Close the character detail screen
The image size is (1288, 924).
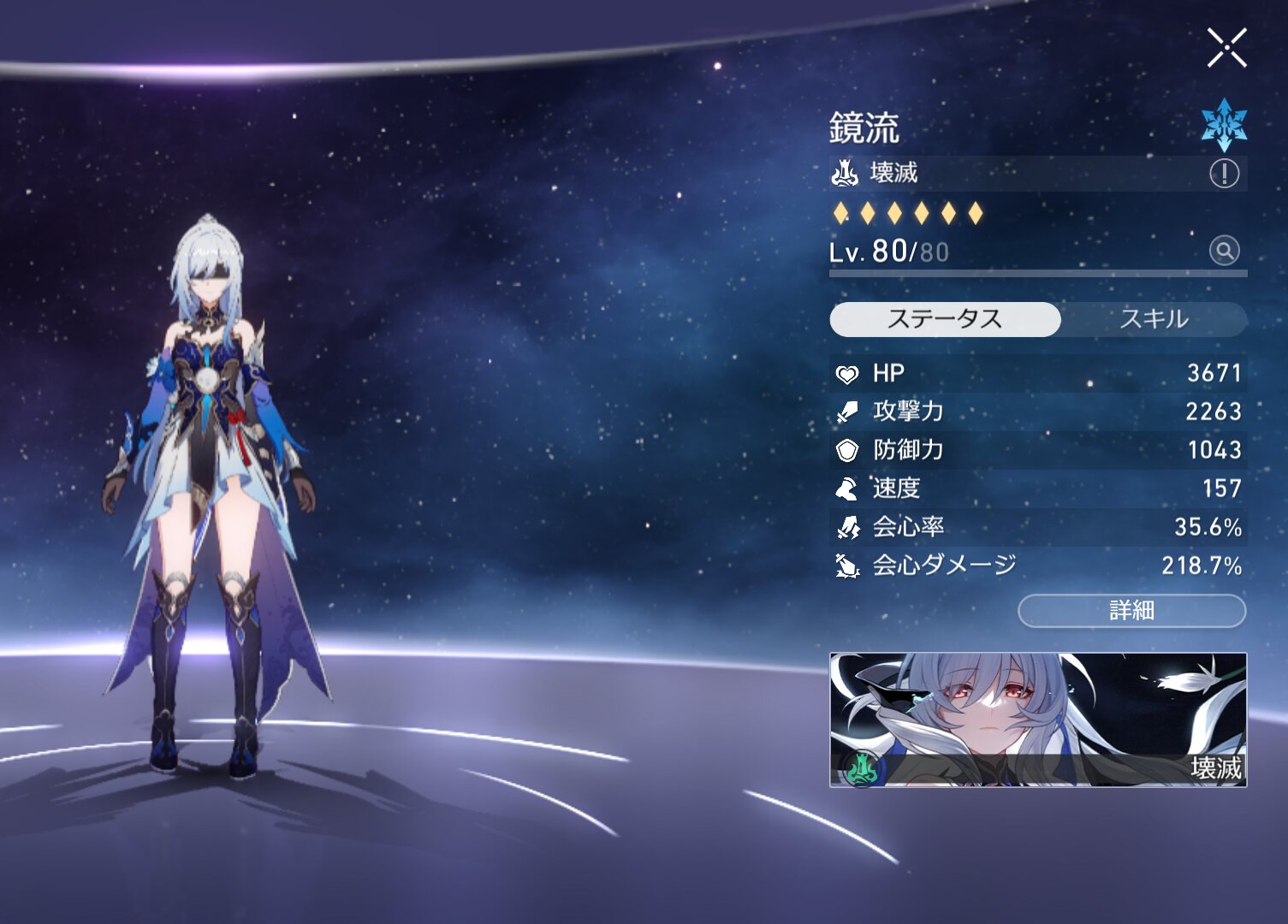click(1226, 48)
